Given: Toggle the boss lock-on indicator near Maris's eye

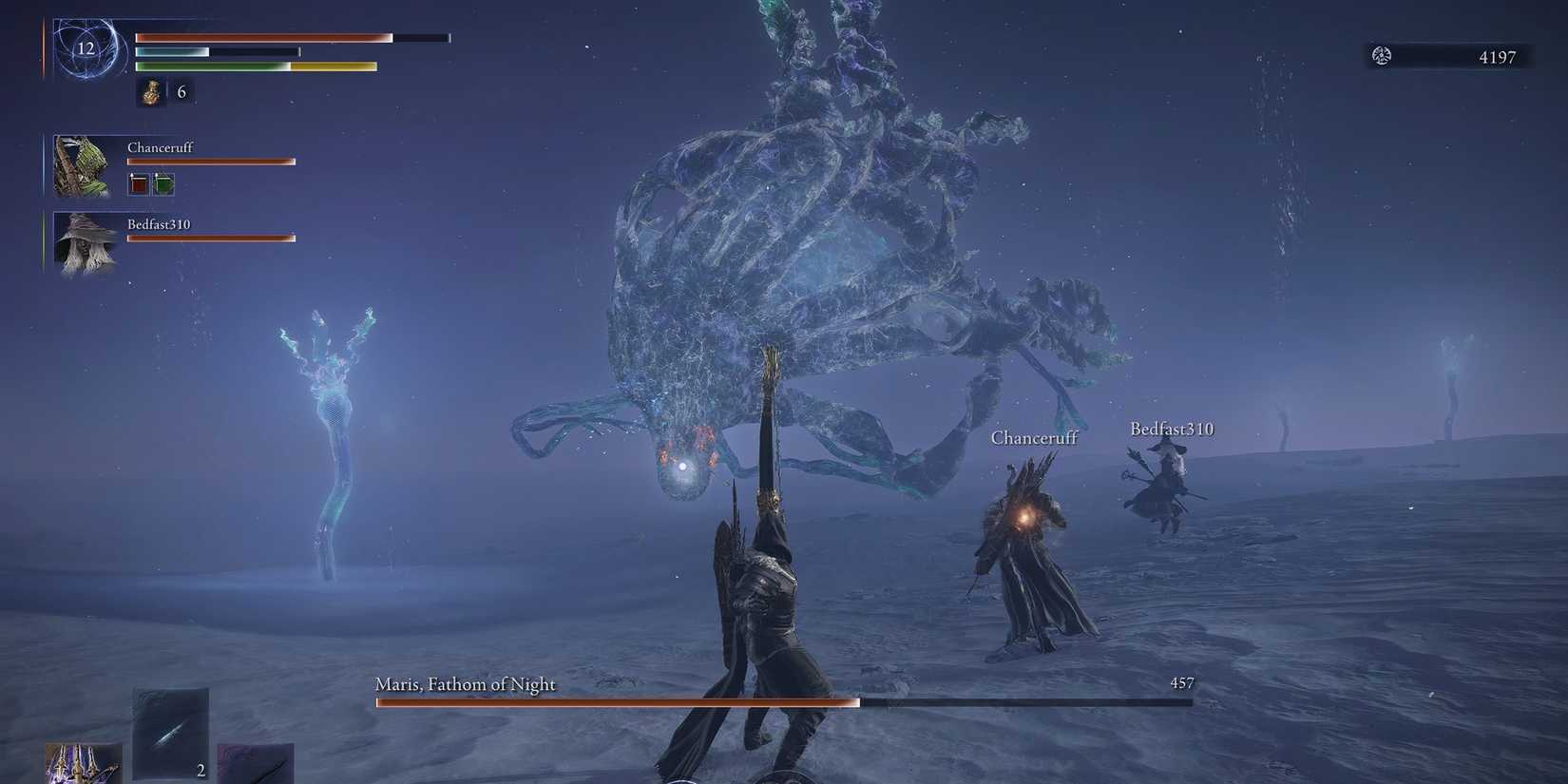Looking at the screenshot, I should tap(684, 466).
